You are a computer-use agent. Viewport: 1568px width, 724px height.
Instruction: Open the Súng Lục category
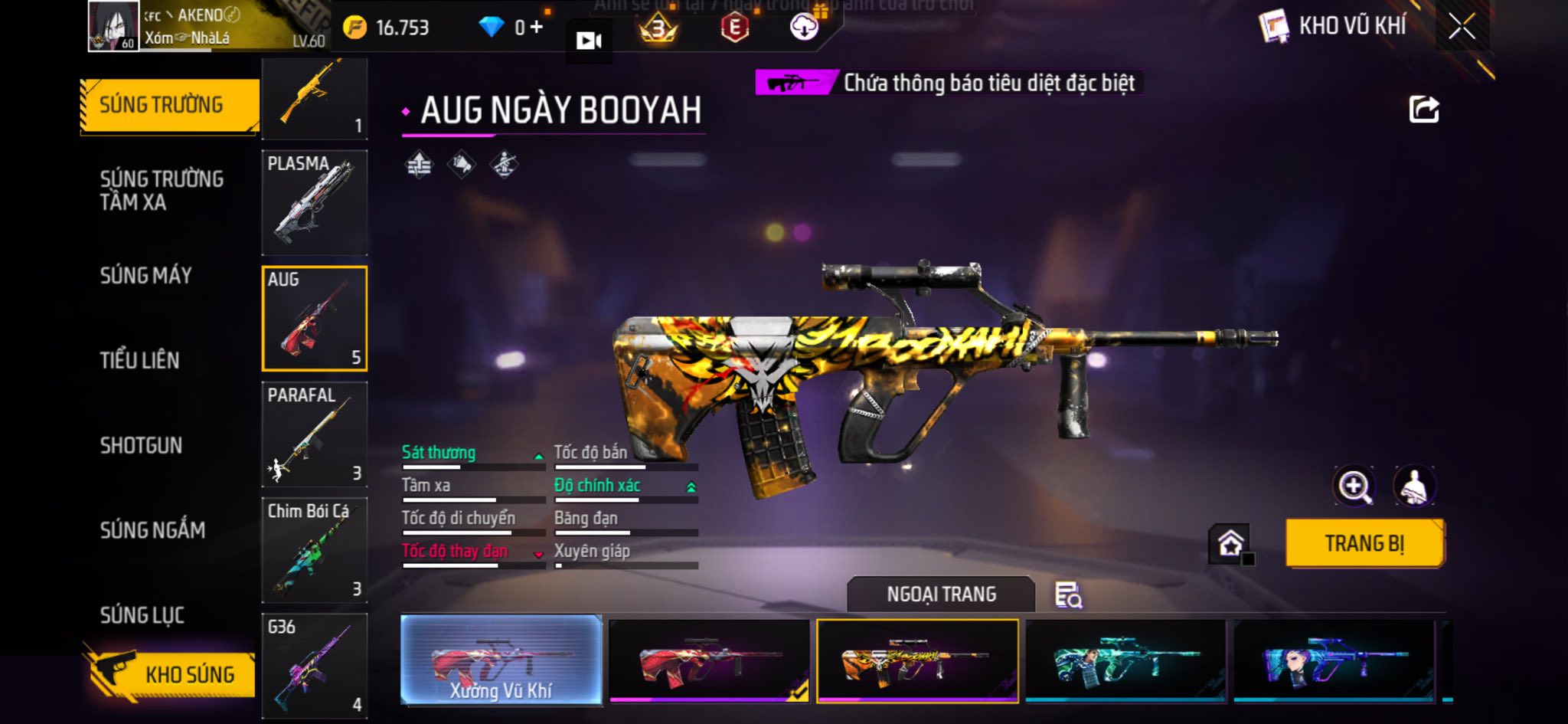click(x=142, y=615)
